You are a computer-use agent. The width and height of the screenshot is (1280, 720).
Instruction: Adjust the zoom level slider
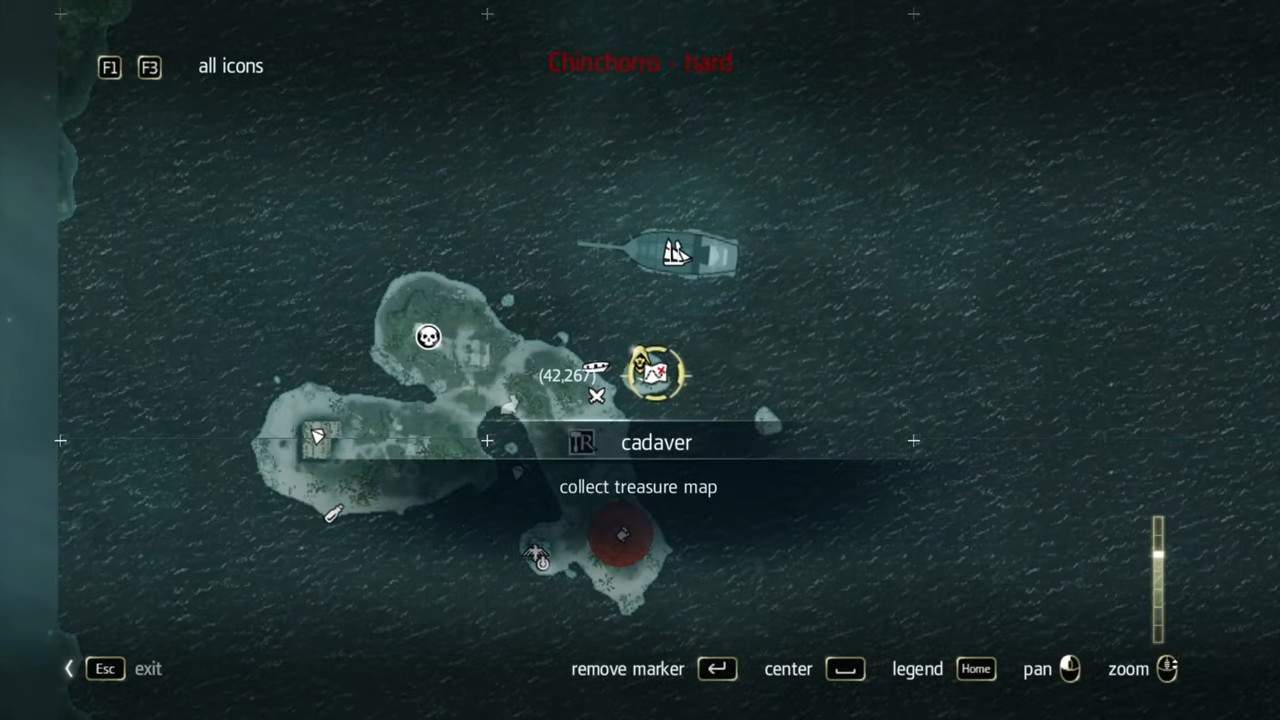click(1158, 580)
